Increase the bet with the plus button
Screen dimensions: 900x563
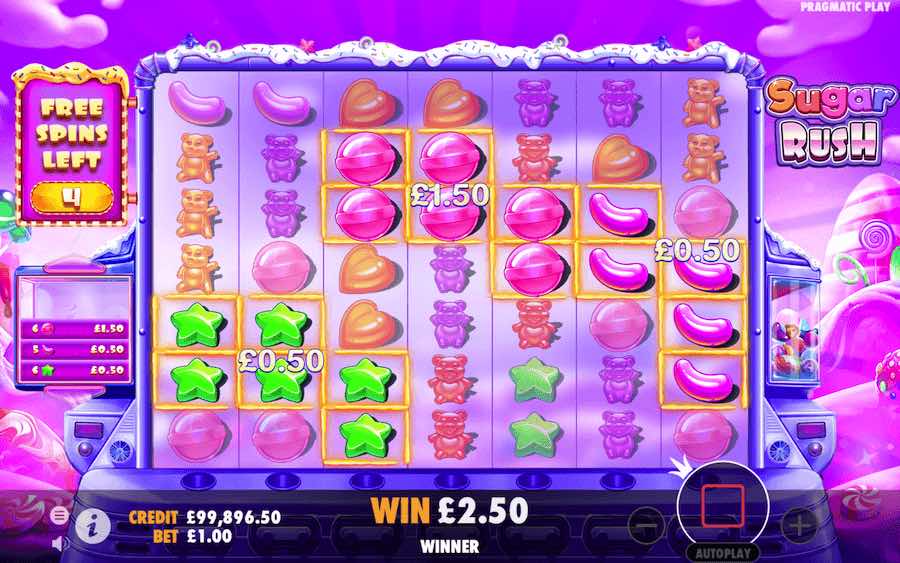click(798, 523)
